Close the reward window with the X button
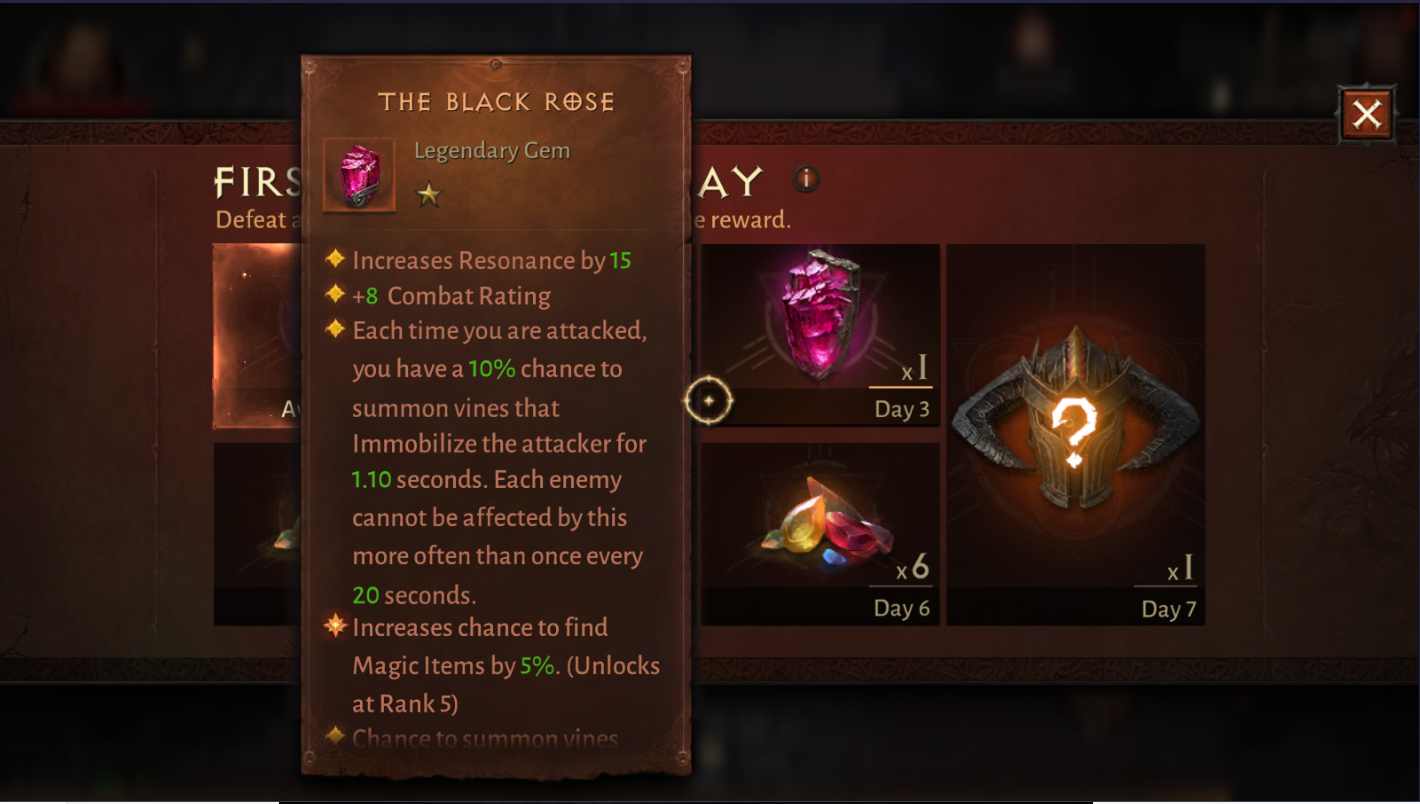Screen dimensions: 1420x804 click(1368, 114)
